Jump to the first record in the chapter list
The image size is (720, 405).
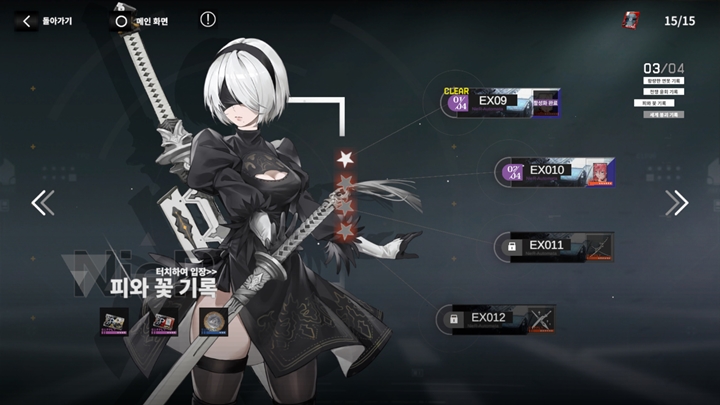(663, 81)
